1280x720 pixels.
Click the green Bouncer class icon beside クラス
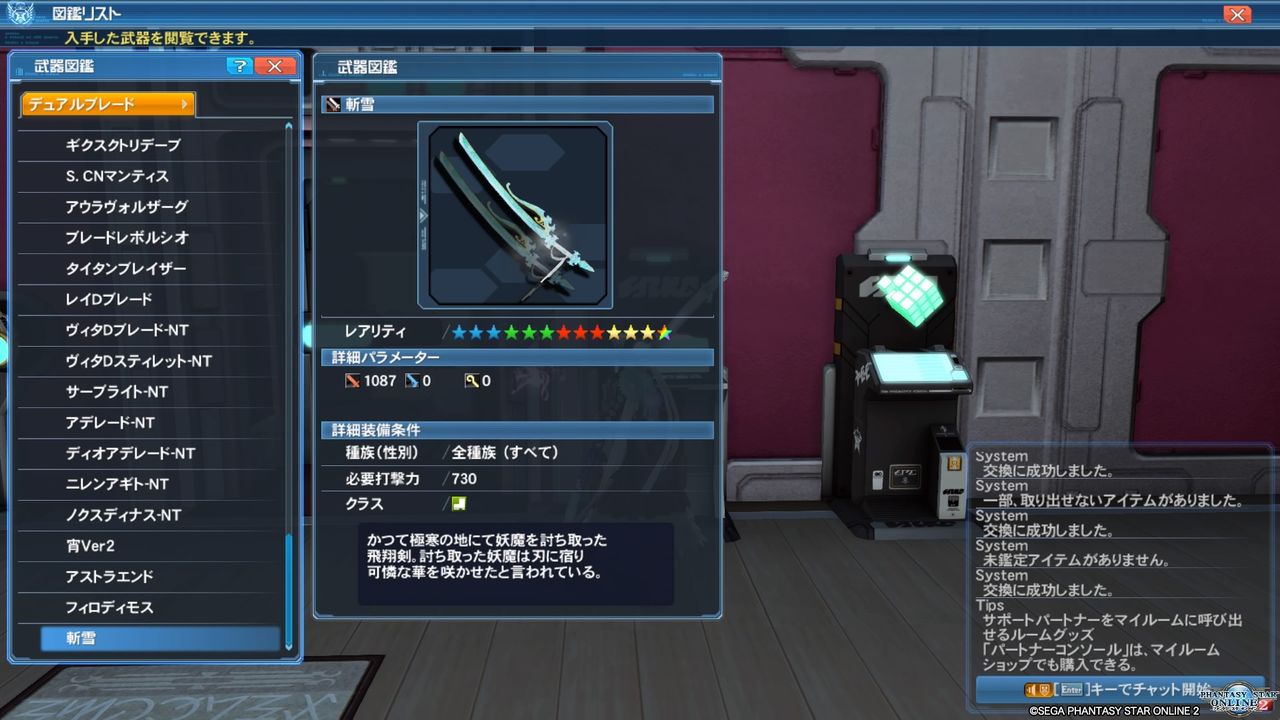tap(461, 504)
